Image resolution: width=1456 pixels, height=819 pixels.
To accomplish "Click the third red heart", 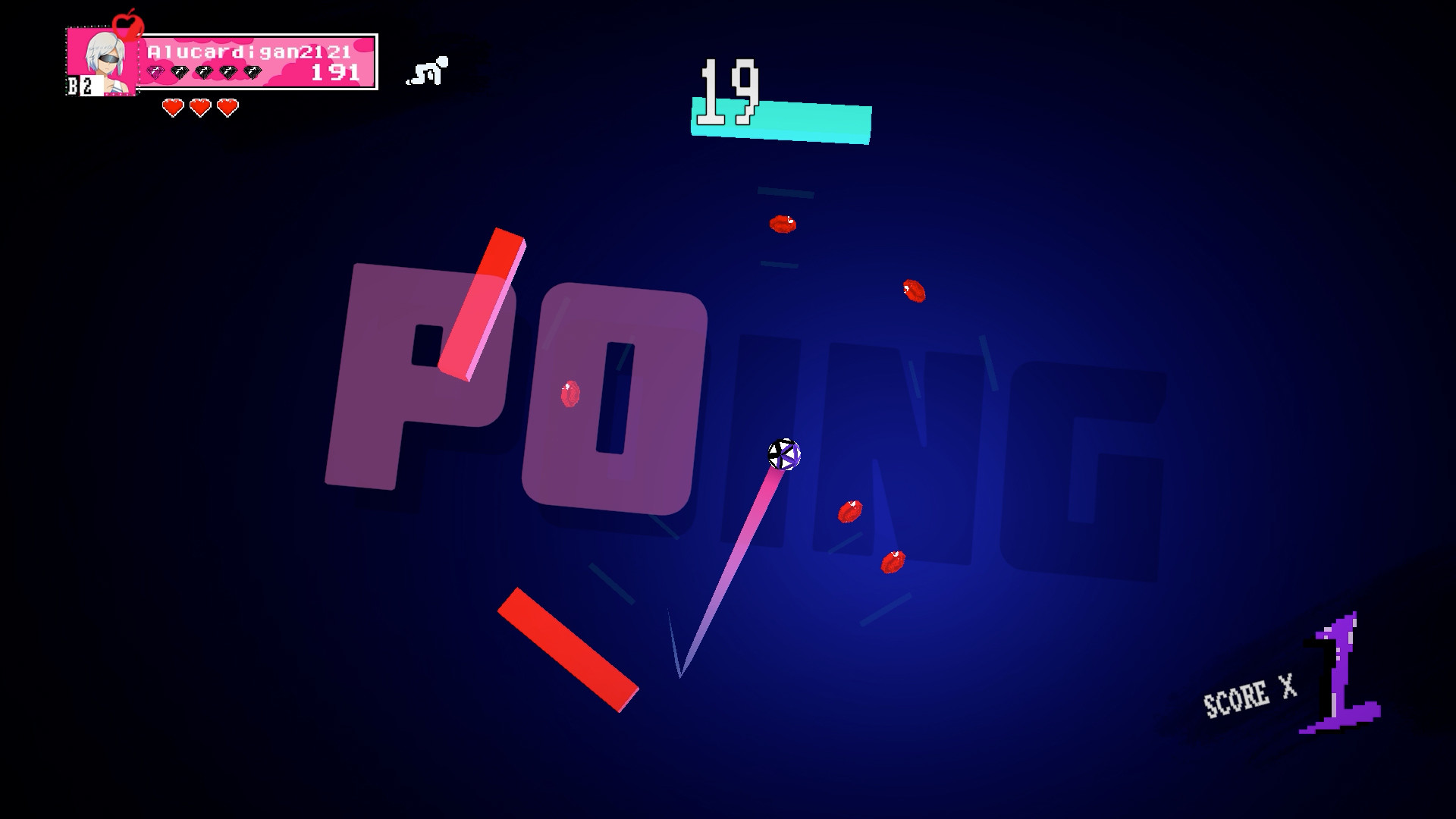I will [x=226, y=107].
